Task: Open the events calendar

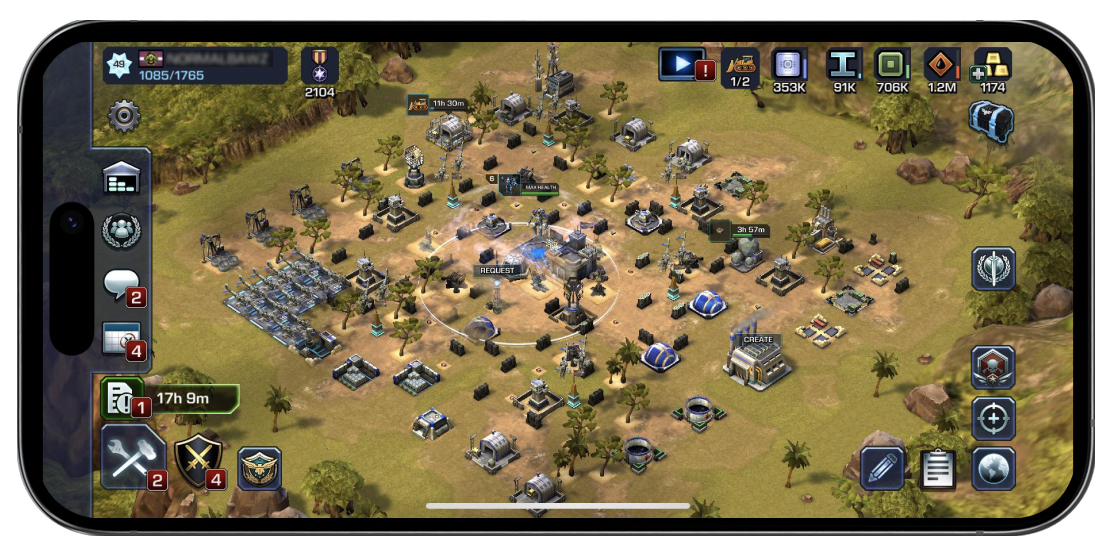Action: [x=122, y=338]
